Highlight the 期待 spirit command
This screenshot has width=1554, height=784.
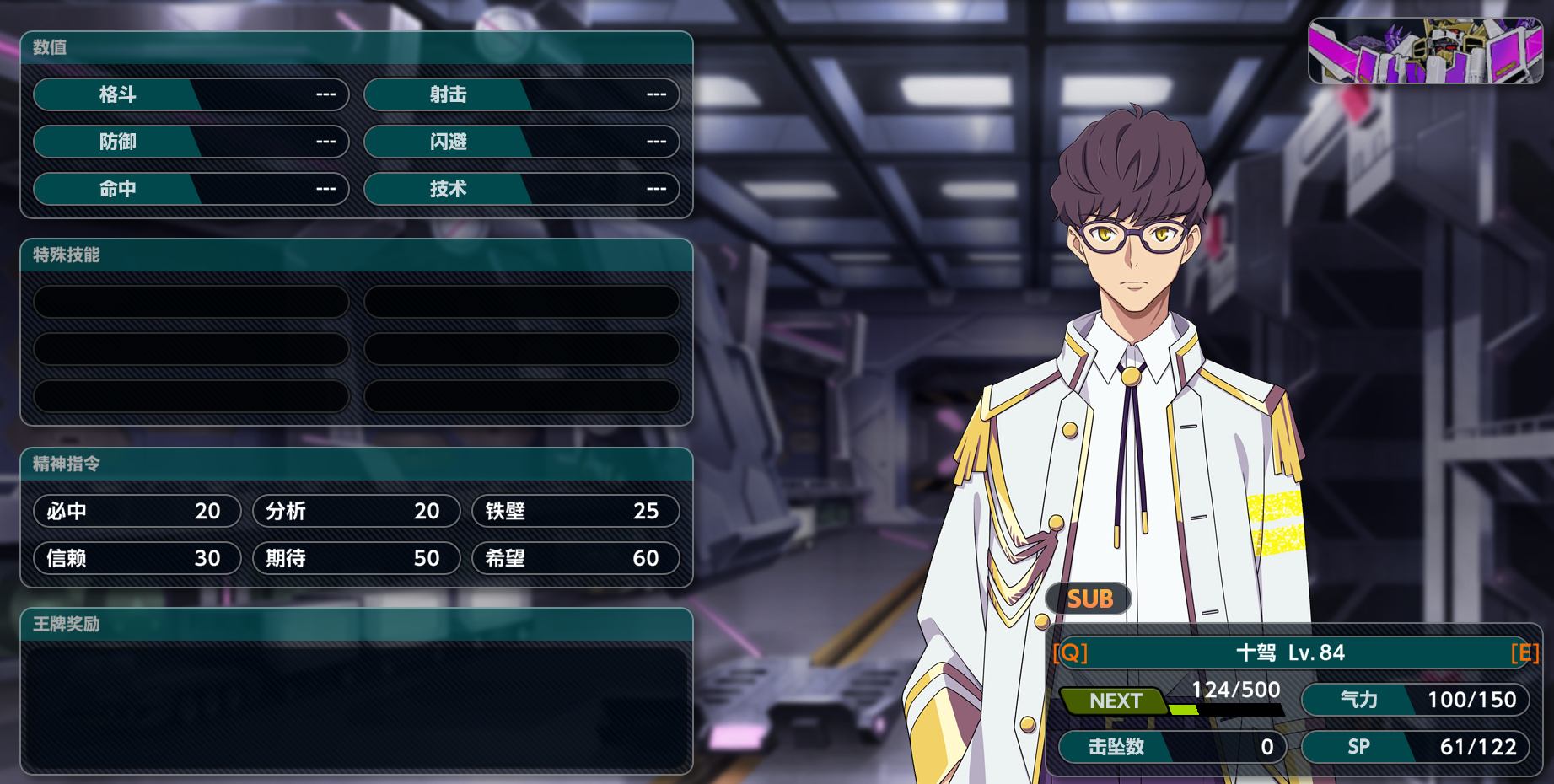tap(357, 558)
